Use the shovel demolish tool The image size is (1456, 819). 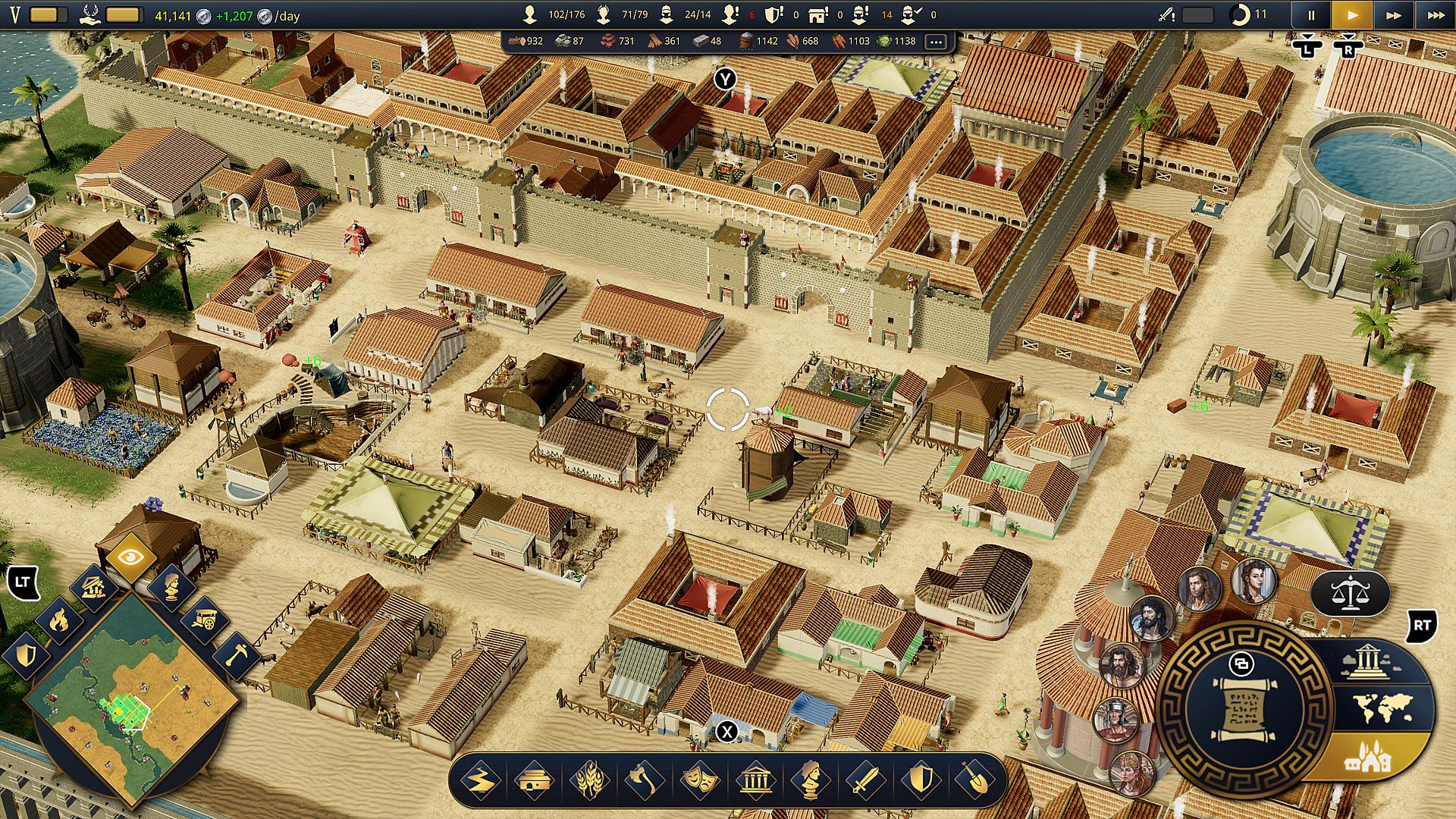[975, 780]
